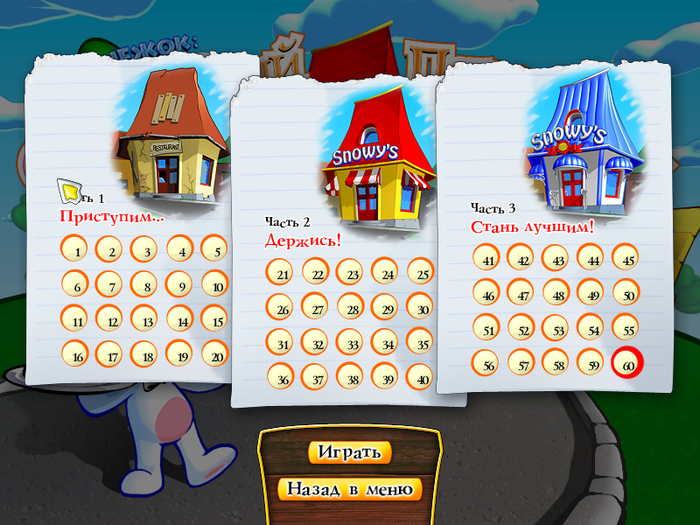Pick level 53
This screenshot has width=700, height=525.
pyautogui.click(x=556, y=329)
